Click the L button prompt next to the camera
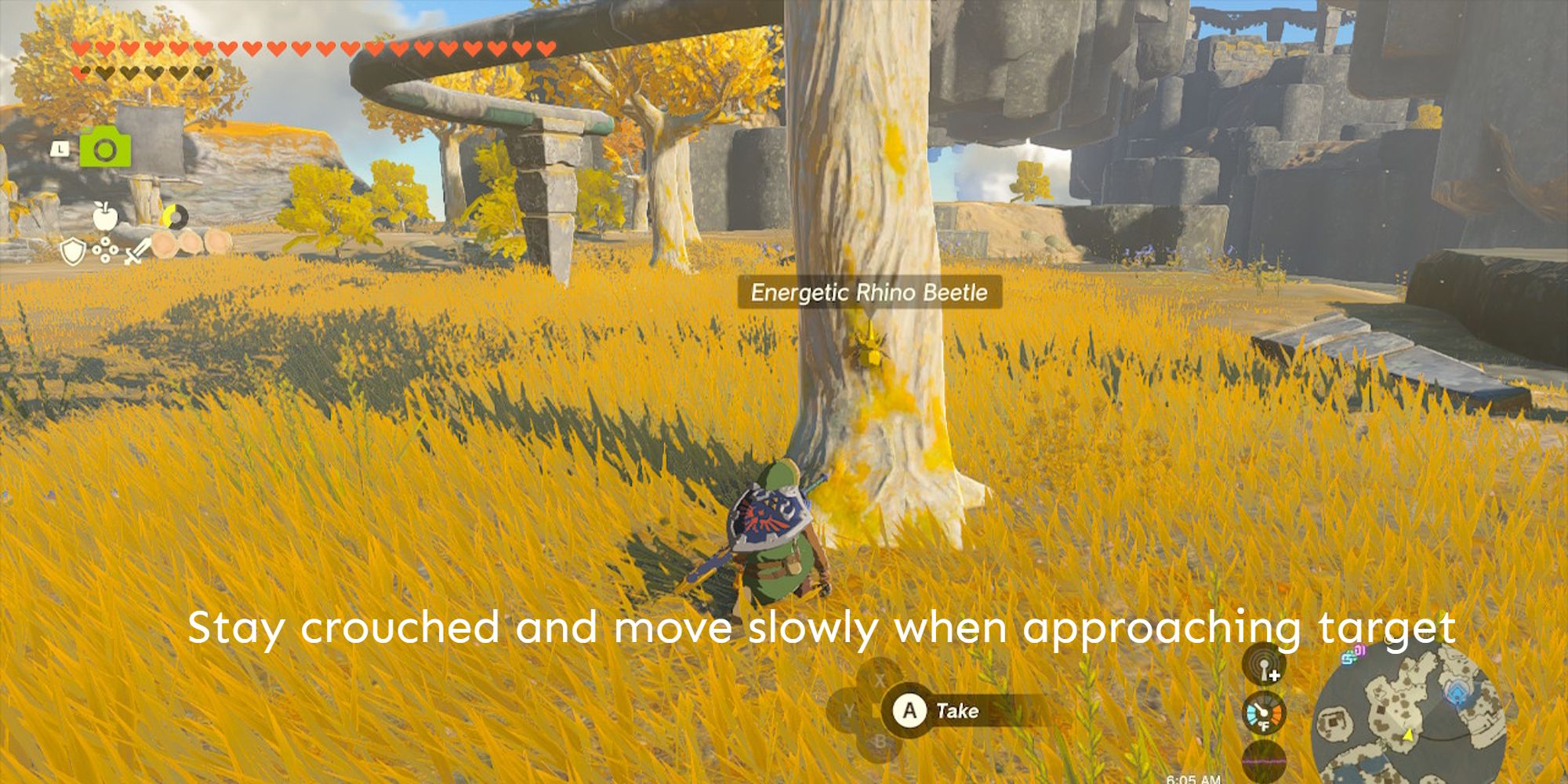Viewport: 1568px width, 784px height. click(61, 148)
